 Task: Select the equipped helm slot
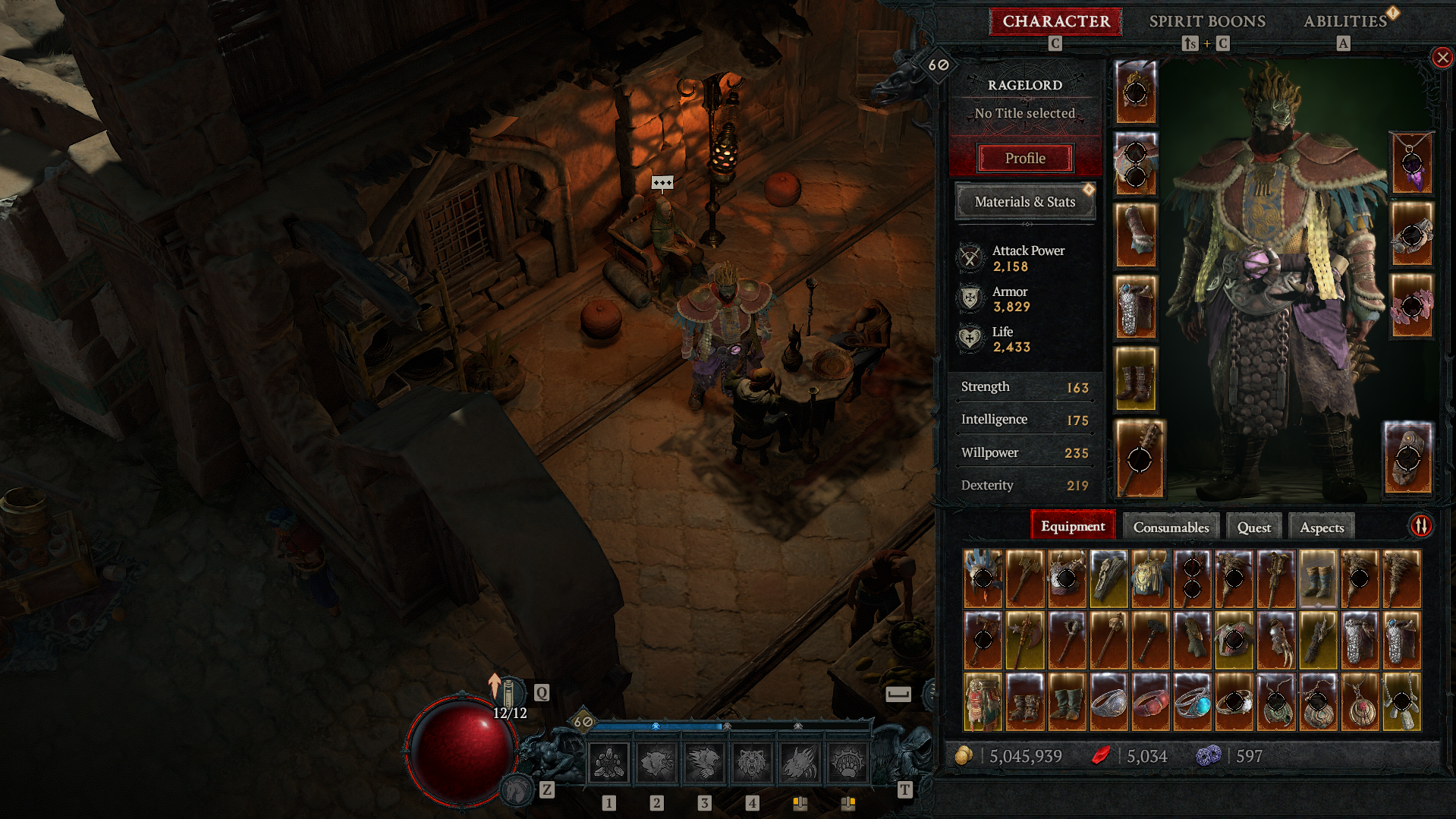1135,92
